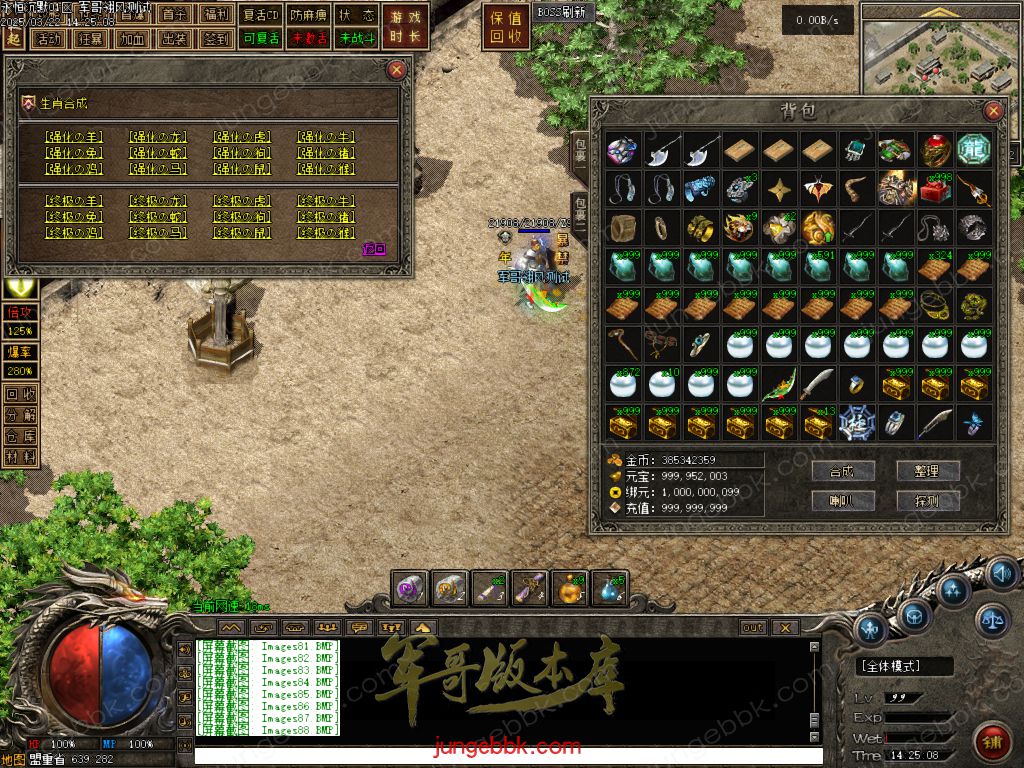Sort the bag with the 整理 button
The height and width of the screenshot is (768, 1024).
[x=929, y=471]
